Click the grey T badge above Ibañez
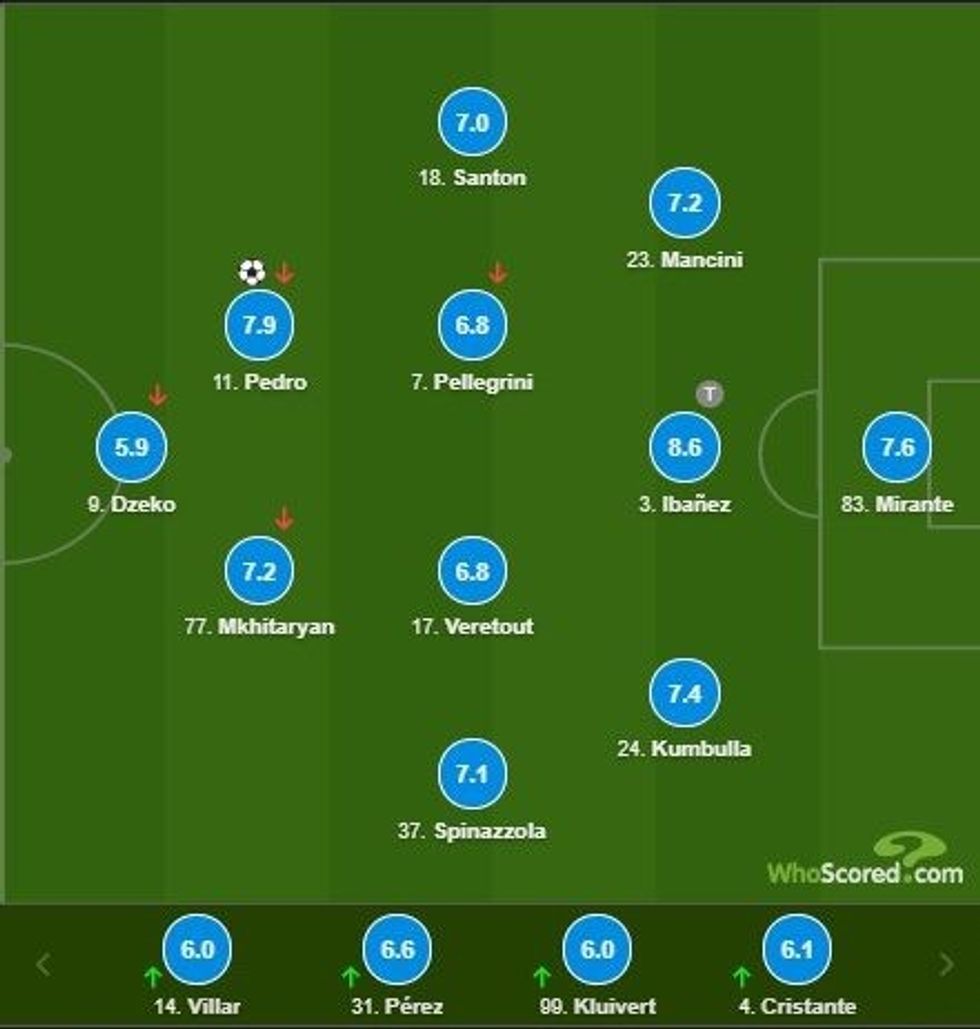Viewport: 980px width, 1029px height. pyautogui.click(x=709, y=394)
